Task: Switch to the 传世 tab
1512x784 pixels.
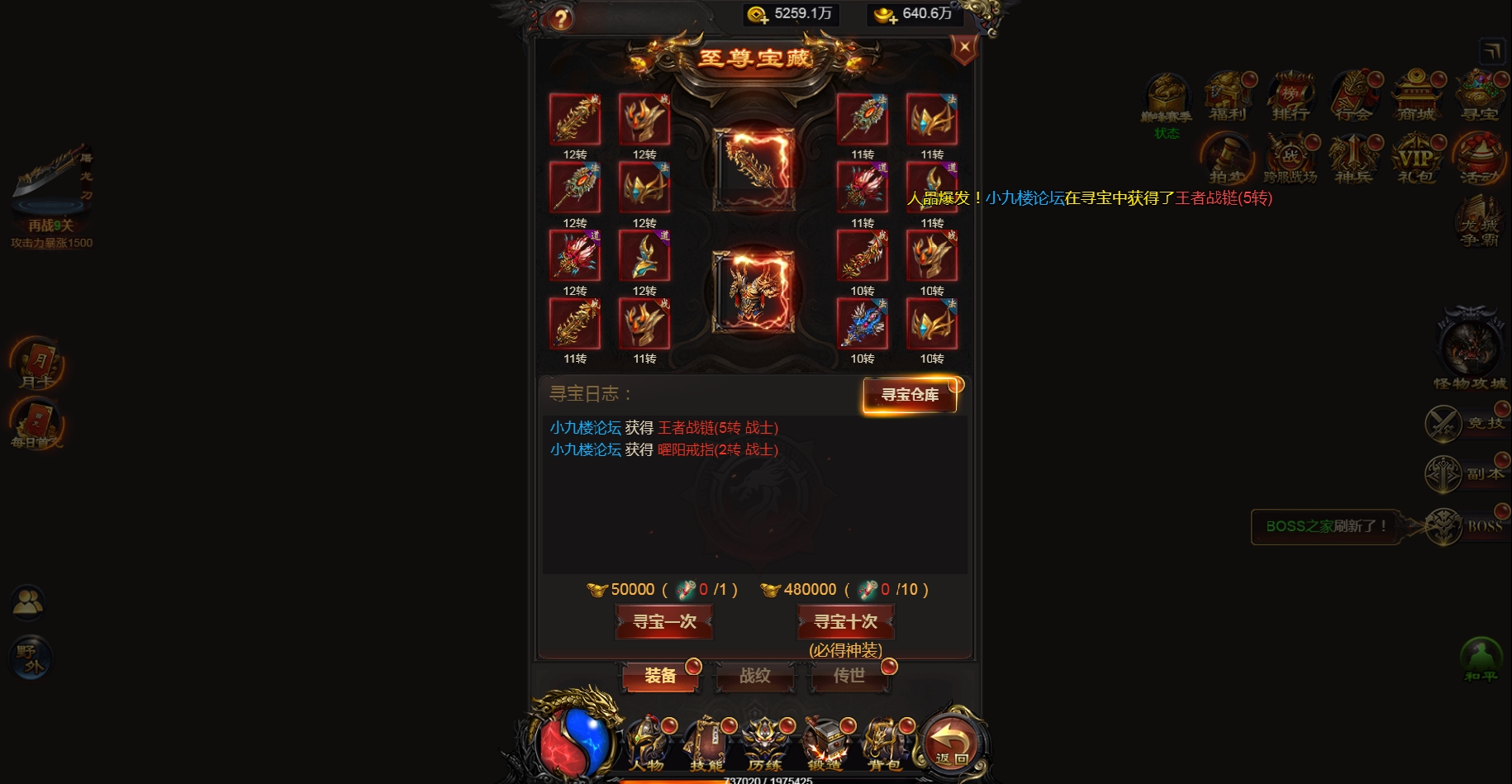Action: tap(849, 677)
